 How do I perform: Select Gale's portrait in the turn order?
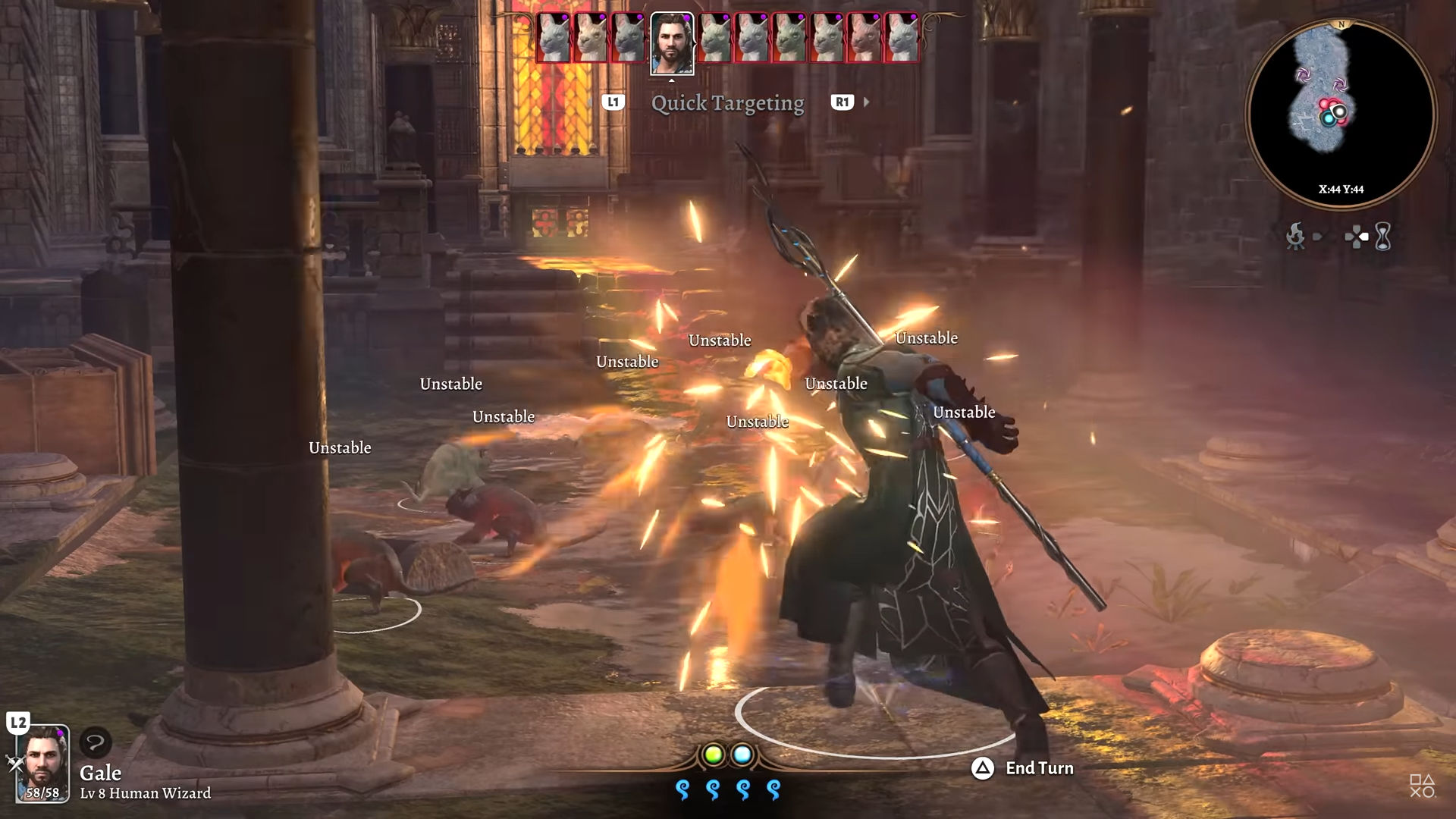(672, 42)
